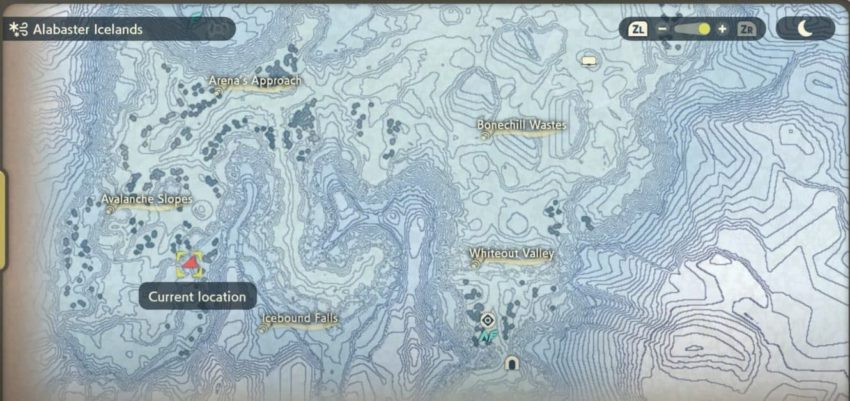
Task: Adjust the yellow zoom slider knob
Action: point(703,29)
